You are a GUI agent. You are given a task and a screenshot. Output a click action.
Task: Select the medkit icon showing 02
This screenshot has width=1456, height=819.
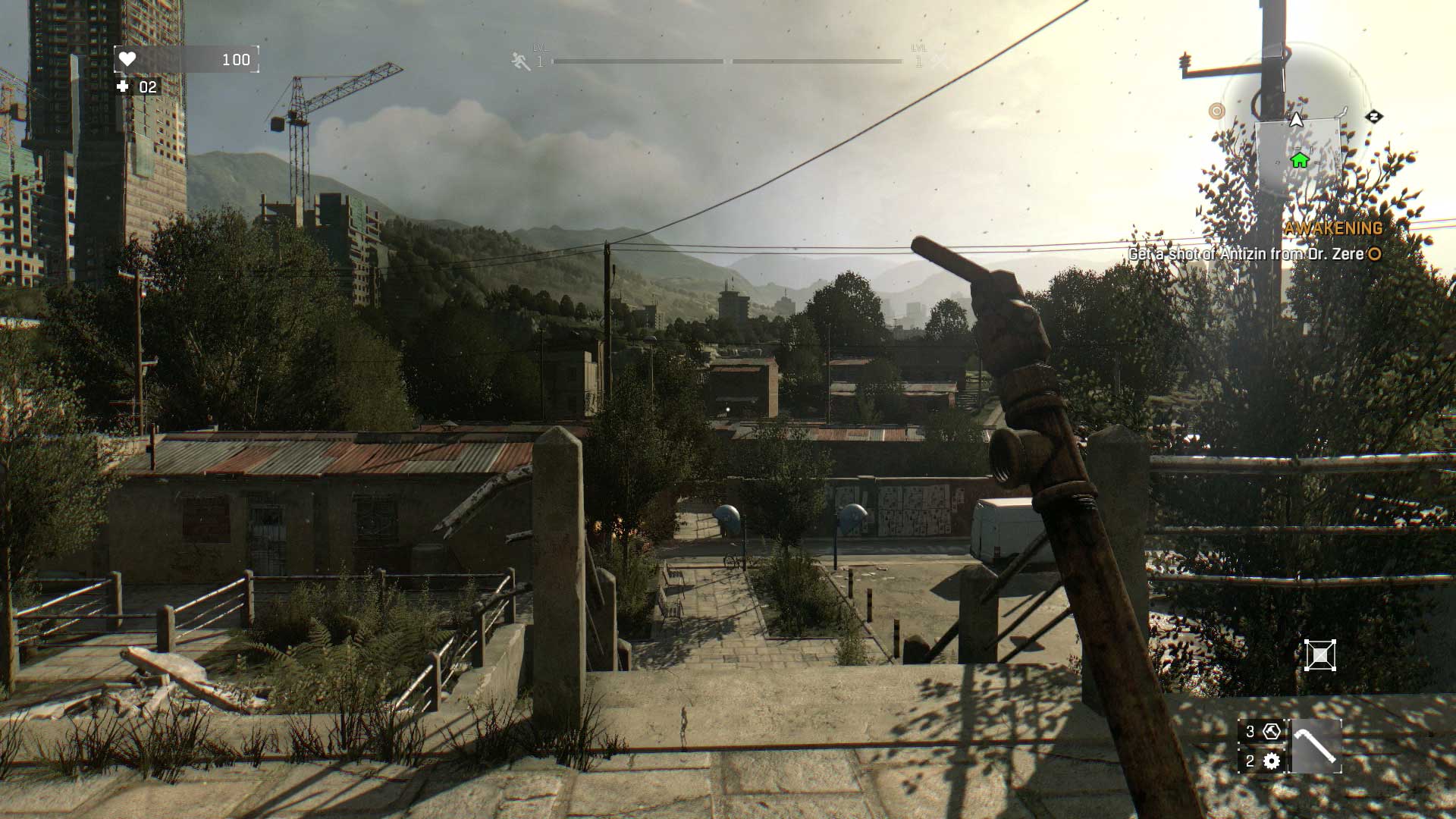[x=124, y=87]
